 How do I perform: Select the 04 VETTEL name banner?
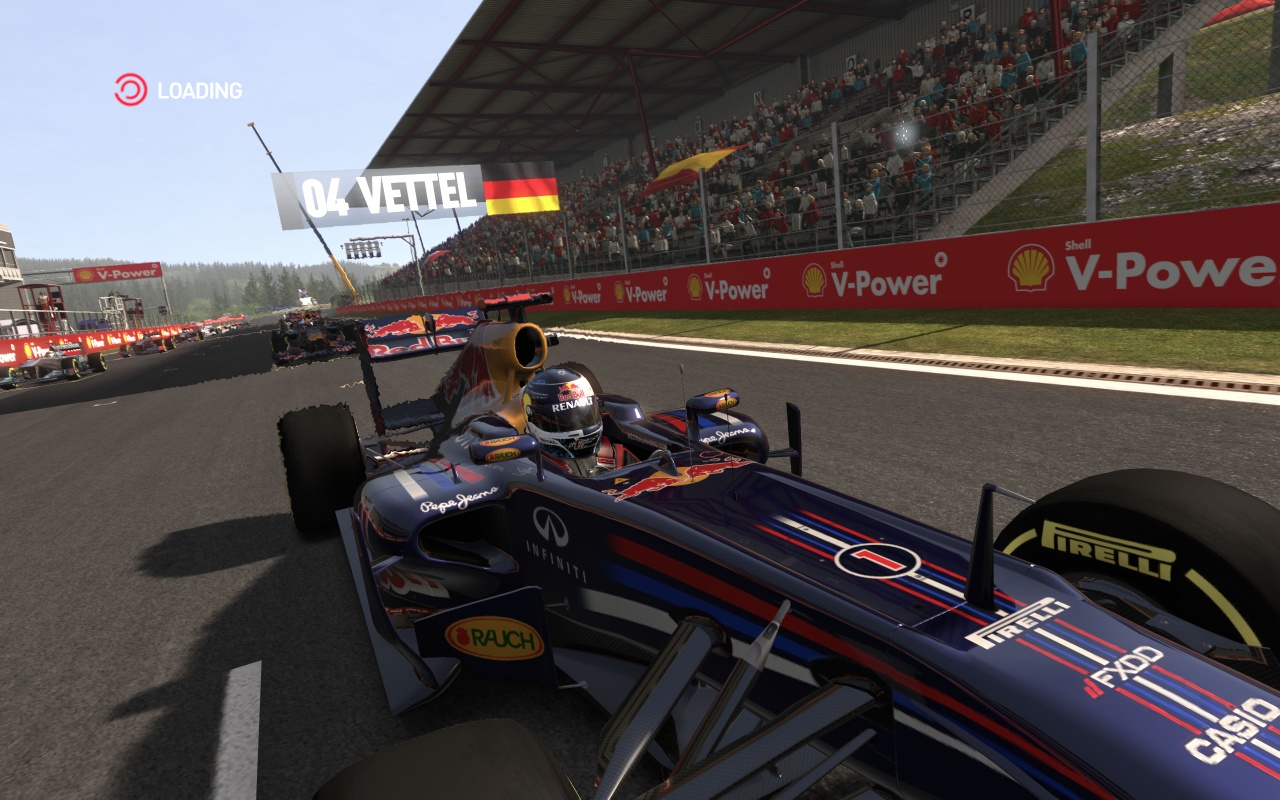pyautogui.click(x=390, y=190)
